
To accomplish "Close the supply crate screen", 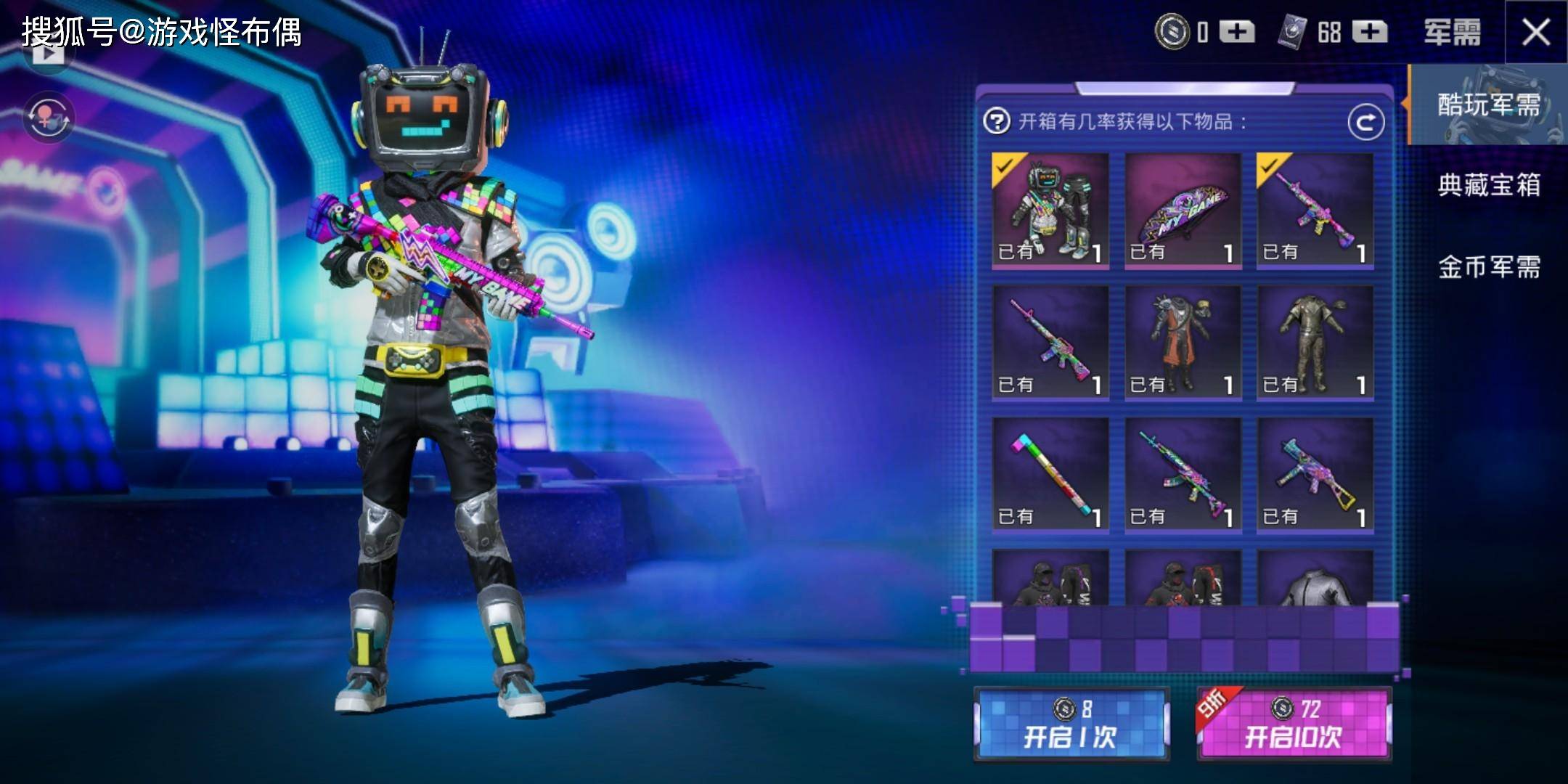I will [x=1535, y=33].
